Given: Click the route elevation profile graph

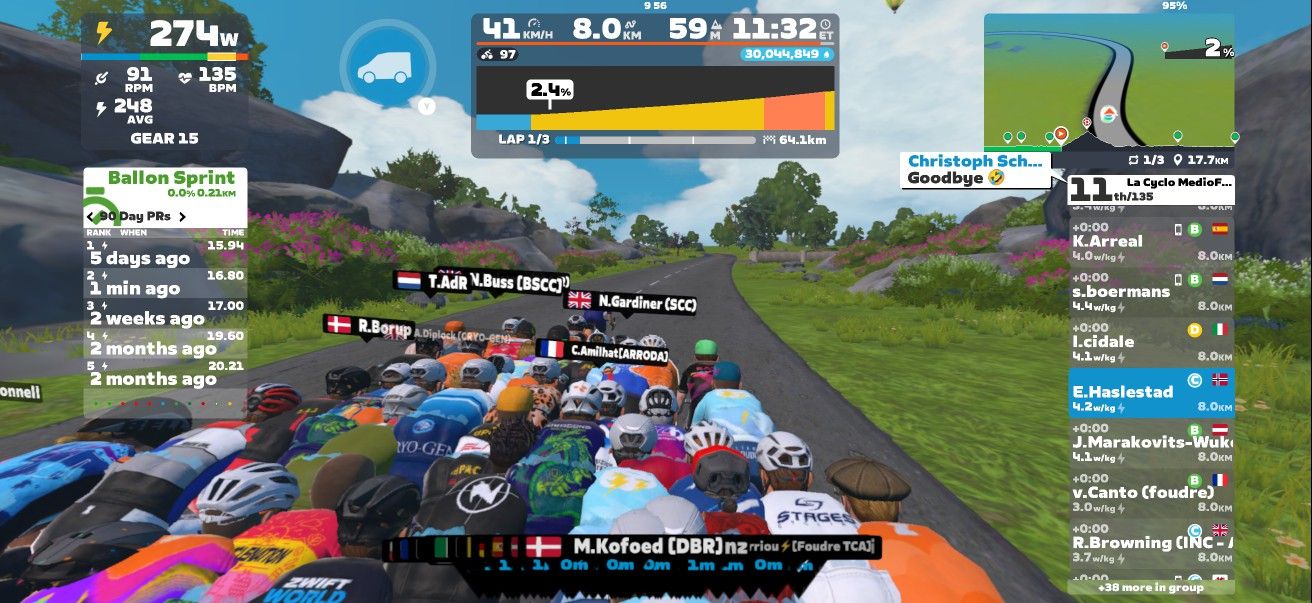Looking at the screenshot, I should pos(655,98).
